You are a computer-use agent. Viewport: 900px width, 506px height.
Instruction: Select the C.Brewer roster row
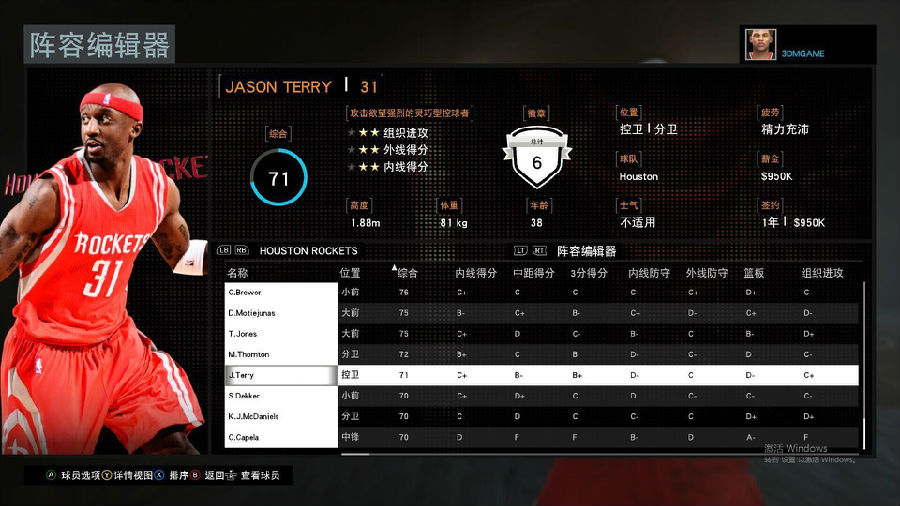click(281, 292)
